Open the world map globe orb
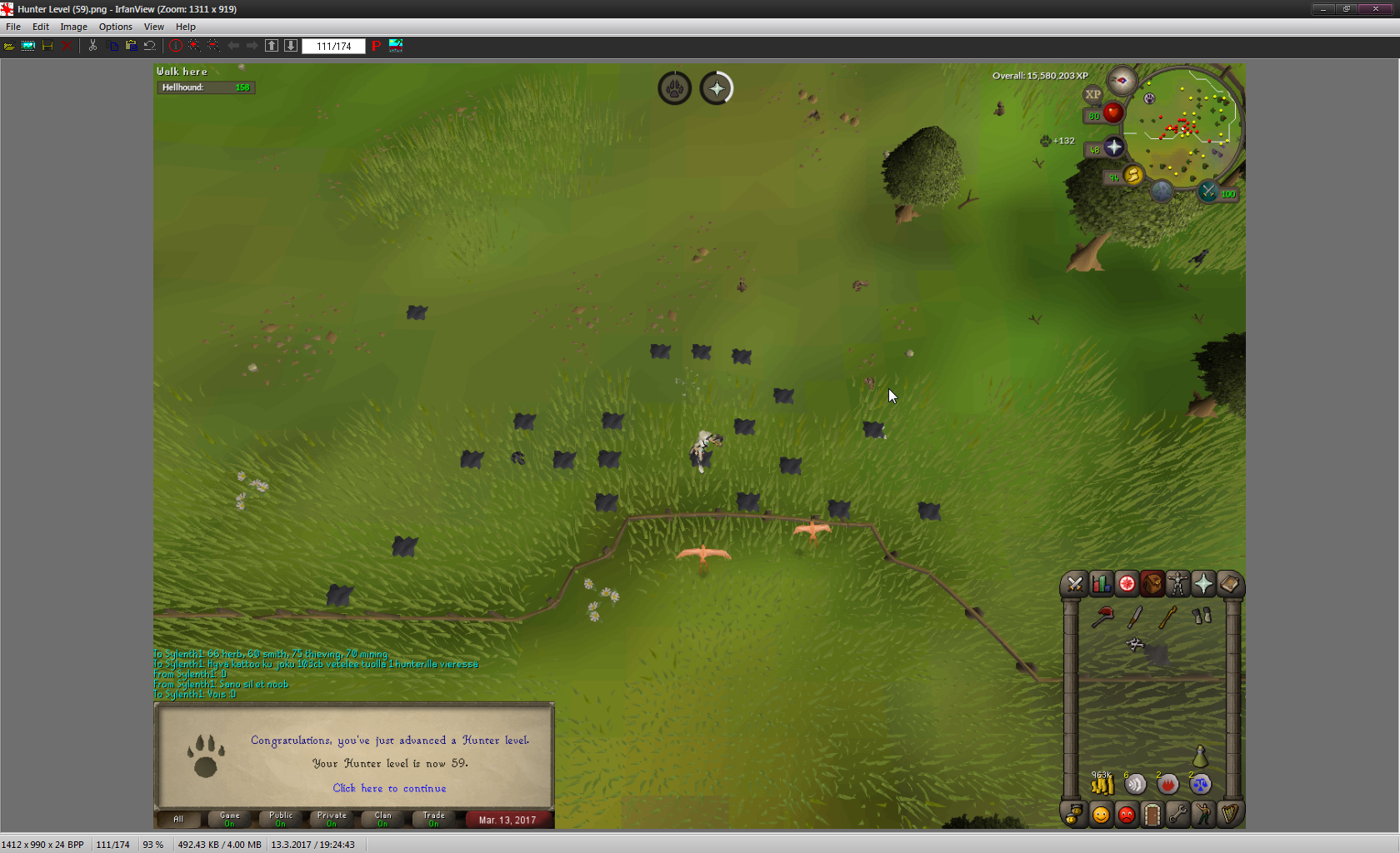Viewport: 1400px width, 853px height. click(x=1162, y=192)
